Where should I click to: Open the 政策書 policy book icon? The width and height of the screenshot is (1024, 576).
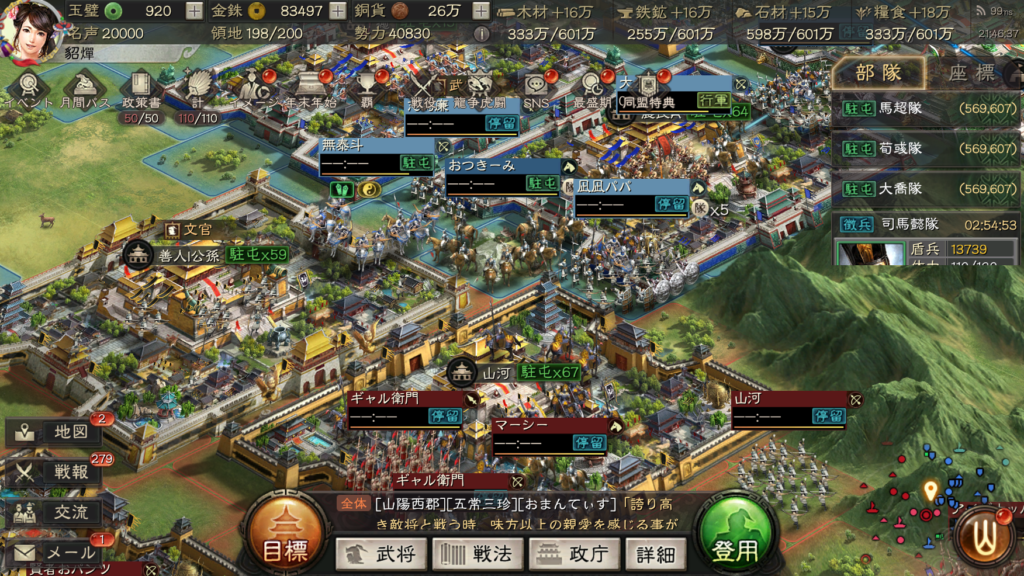click(x=140, y=88)
